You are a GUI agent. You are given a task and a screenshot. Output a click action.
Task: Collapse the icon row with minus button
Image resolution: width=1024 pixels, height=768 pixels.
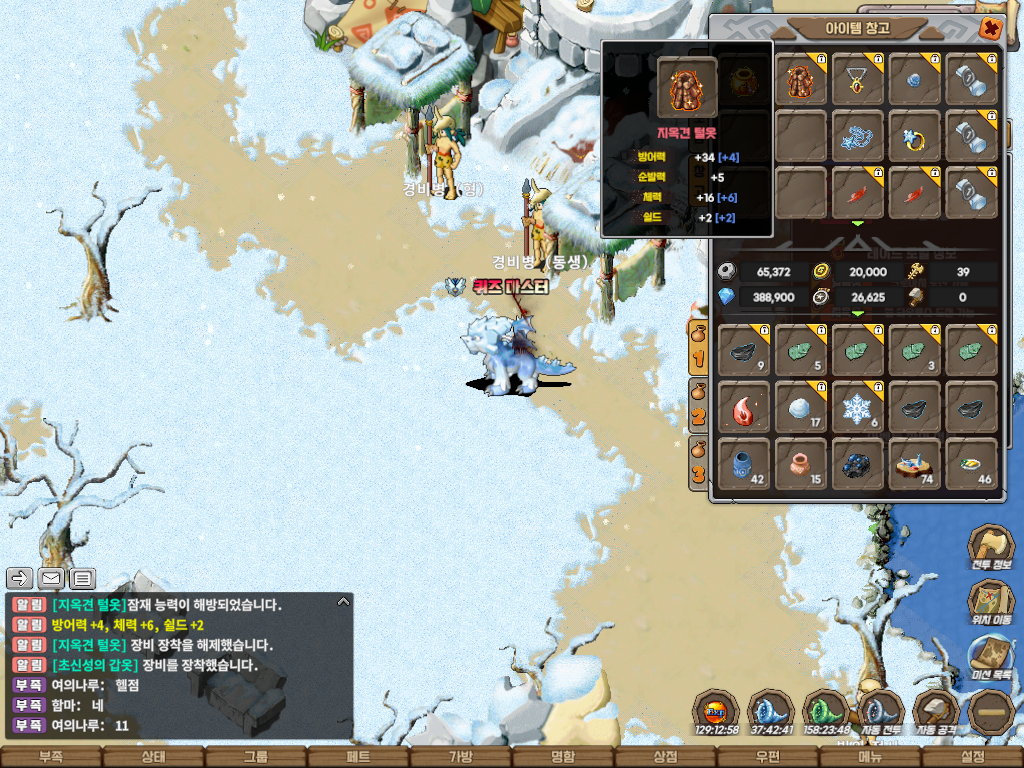click(x=992, y=712)
